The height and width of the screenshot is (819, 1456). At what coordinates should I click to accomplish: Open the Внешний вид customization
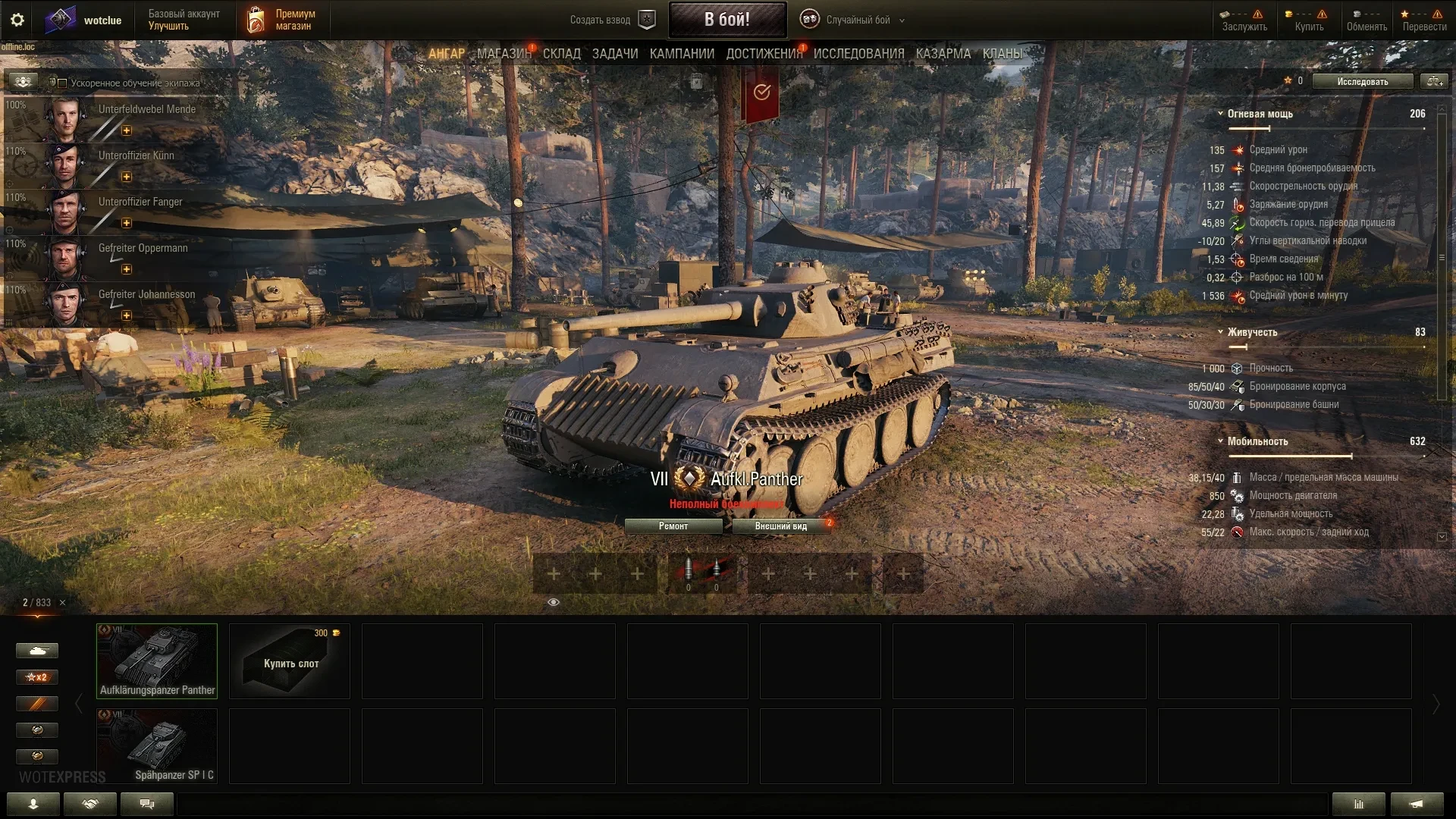(780, 526)
